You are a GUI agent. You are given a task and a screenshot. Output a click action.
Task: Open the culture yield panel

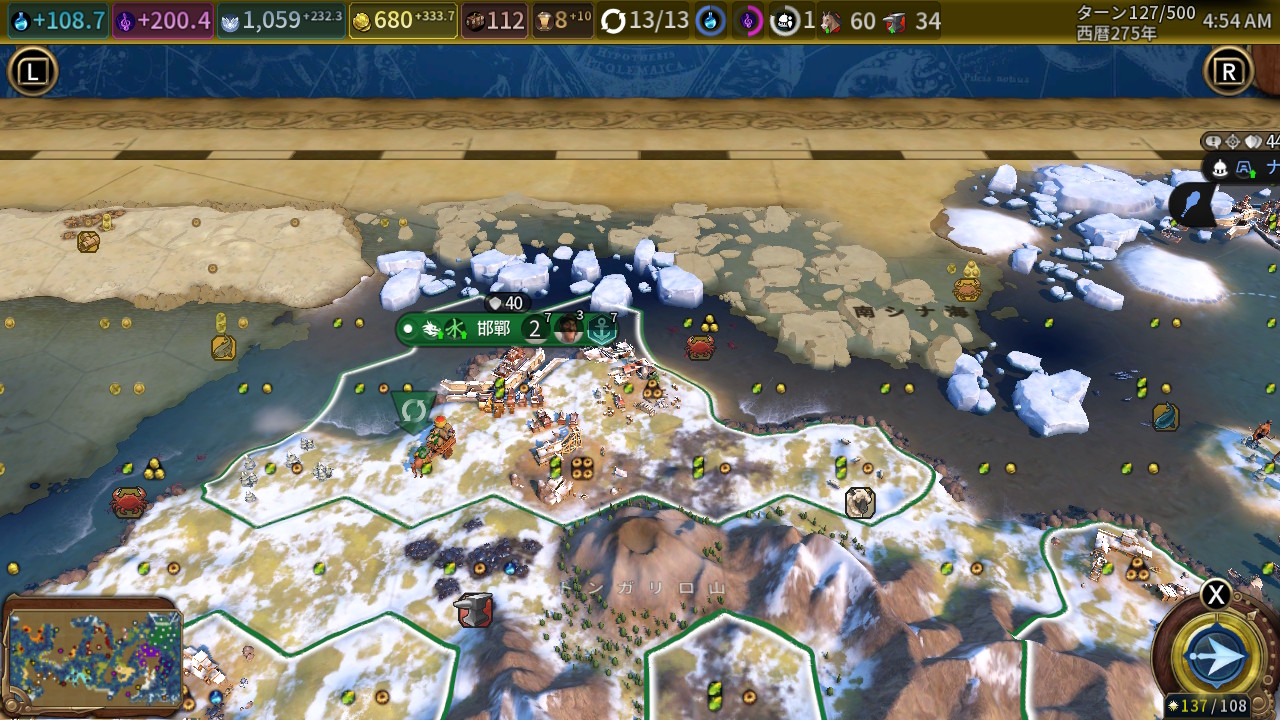[x=163, y=20]
